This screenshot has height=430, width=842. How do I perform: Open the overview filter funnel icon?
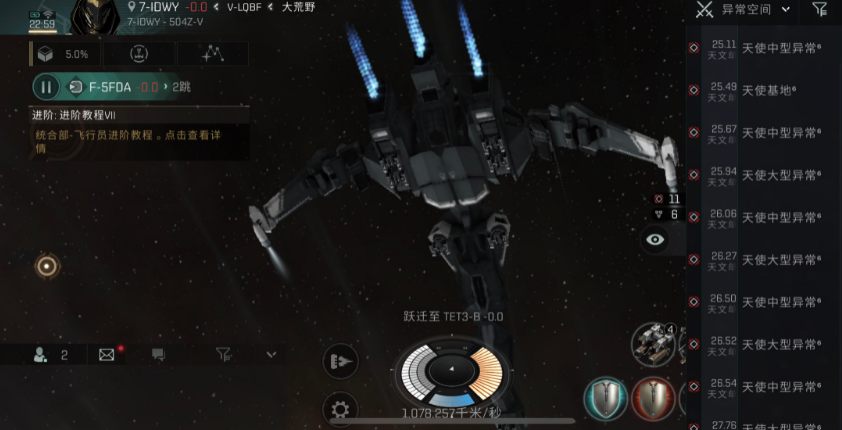click(x=819, y=10)
